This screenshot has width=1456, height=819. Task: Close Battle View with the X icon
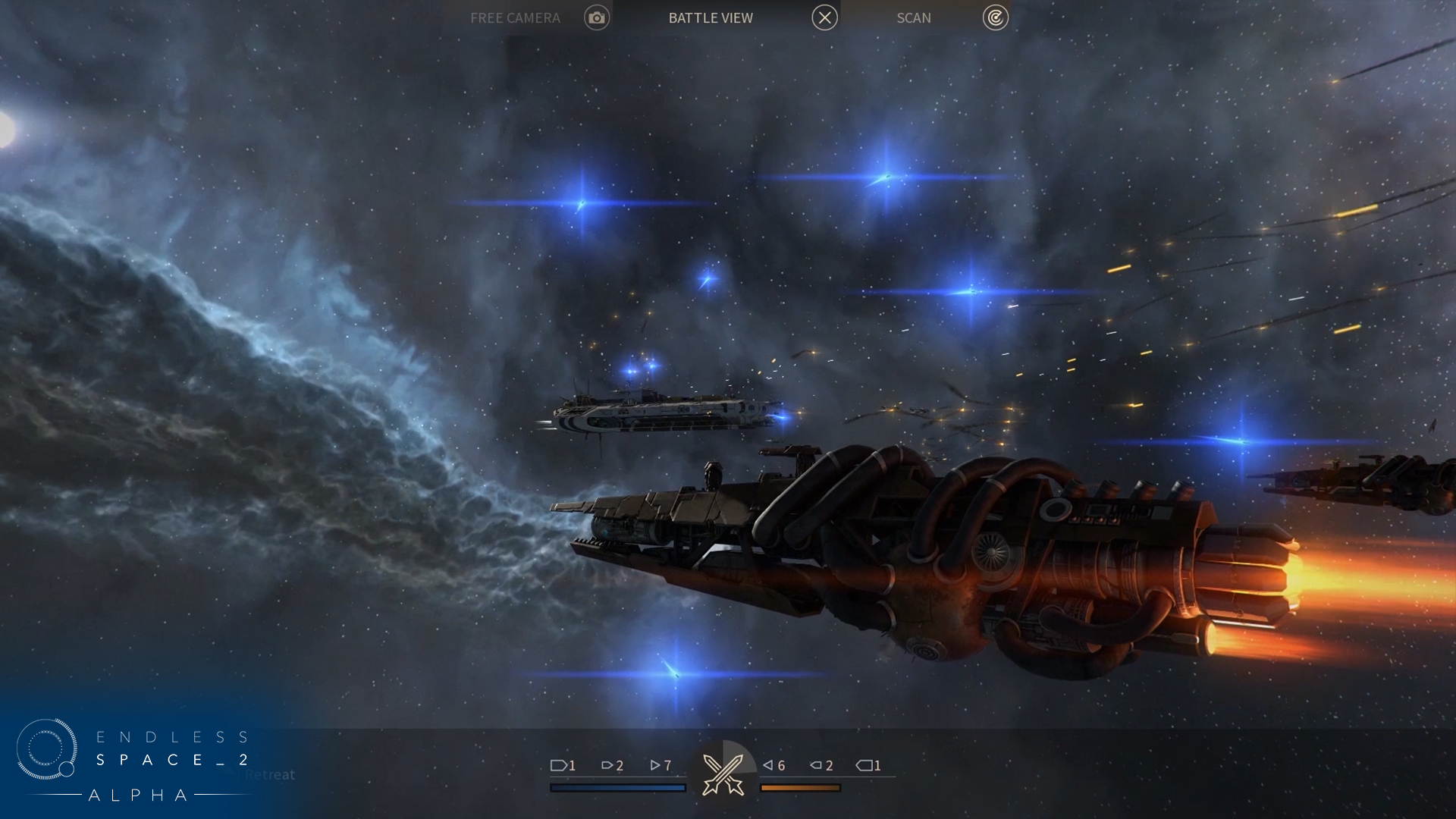click(824, 17)
